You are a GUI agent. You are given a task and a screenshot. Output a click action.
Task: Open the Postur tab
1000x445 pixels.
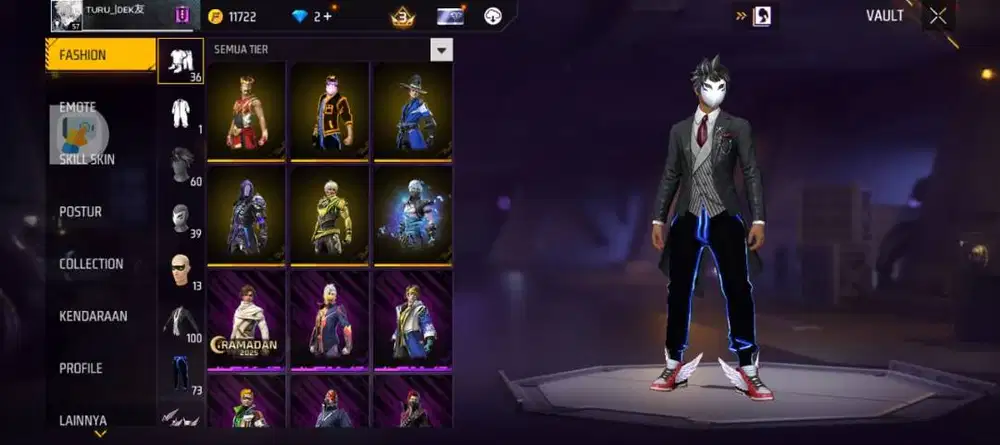click(x=81, y=212)
